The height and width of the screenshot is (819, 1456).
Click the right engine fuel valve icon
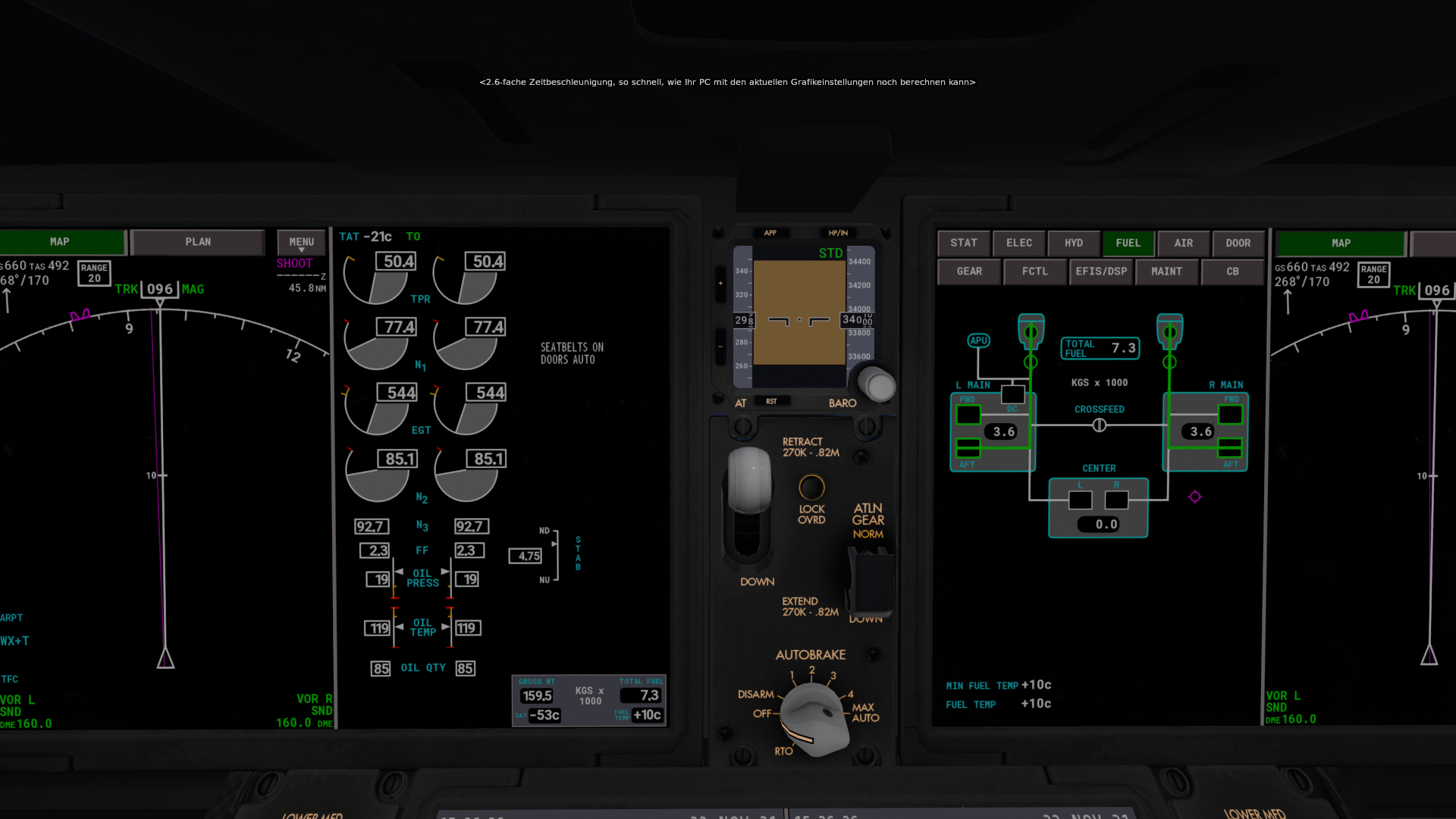(x=1169, y=331)
